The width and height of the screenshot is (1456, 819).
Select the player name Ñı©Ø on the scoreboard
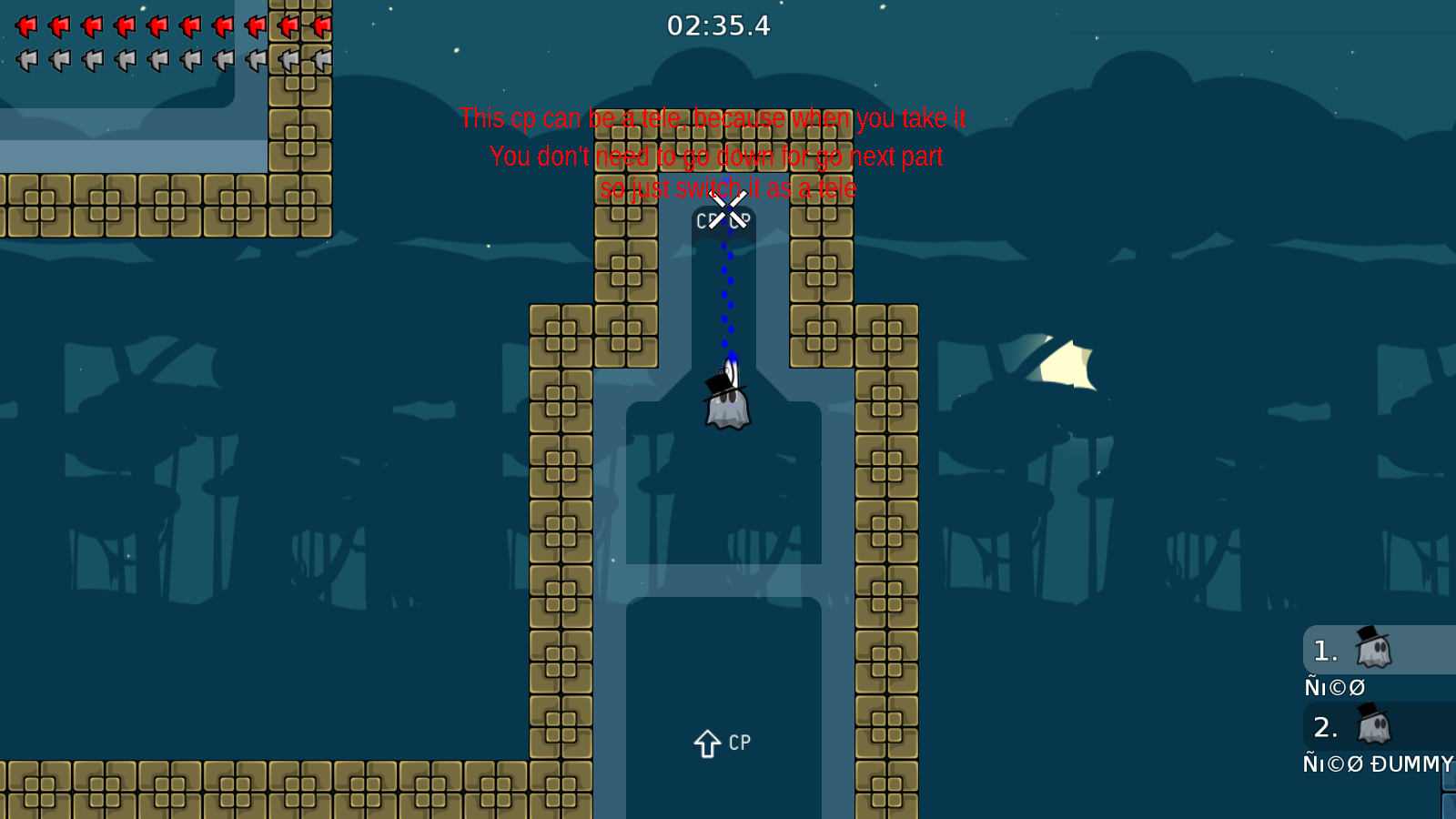pyautogui.click(x=1334, y=686)
